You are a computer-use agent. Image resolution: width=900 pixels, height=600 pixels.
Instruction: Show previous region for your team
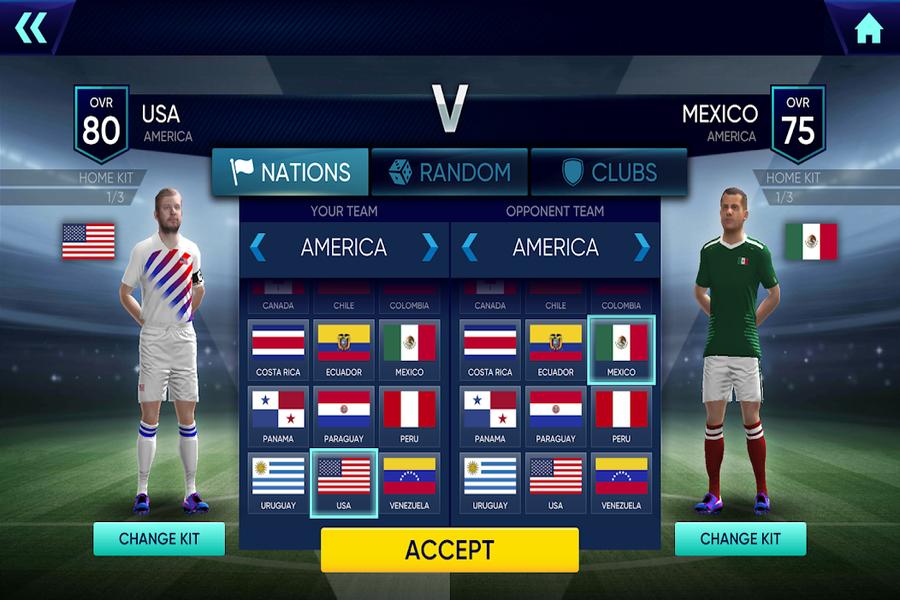[x=258, y=247]
